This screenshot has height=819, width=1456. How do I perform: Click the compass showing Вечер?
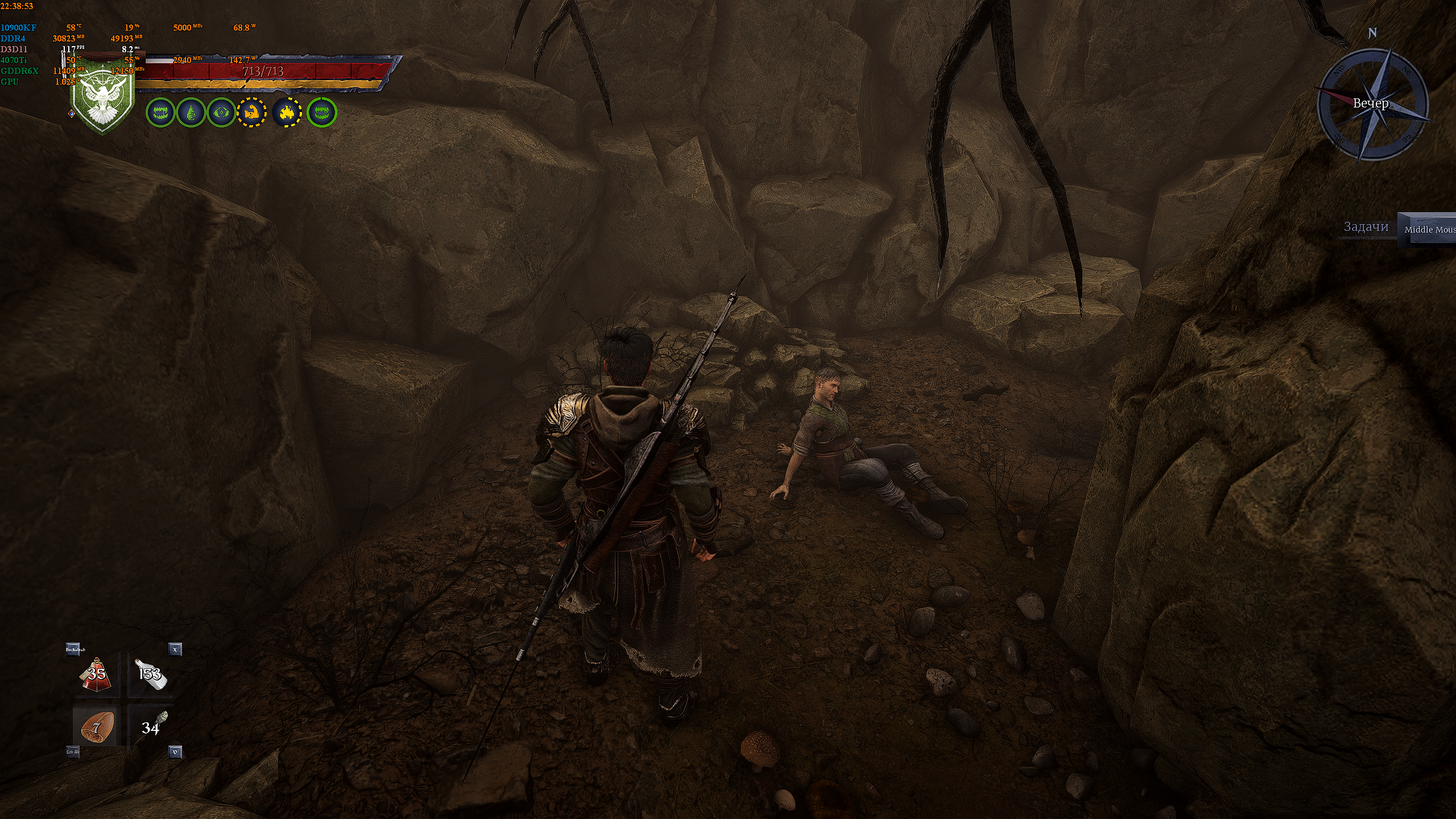(1372, 104)
